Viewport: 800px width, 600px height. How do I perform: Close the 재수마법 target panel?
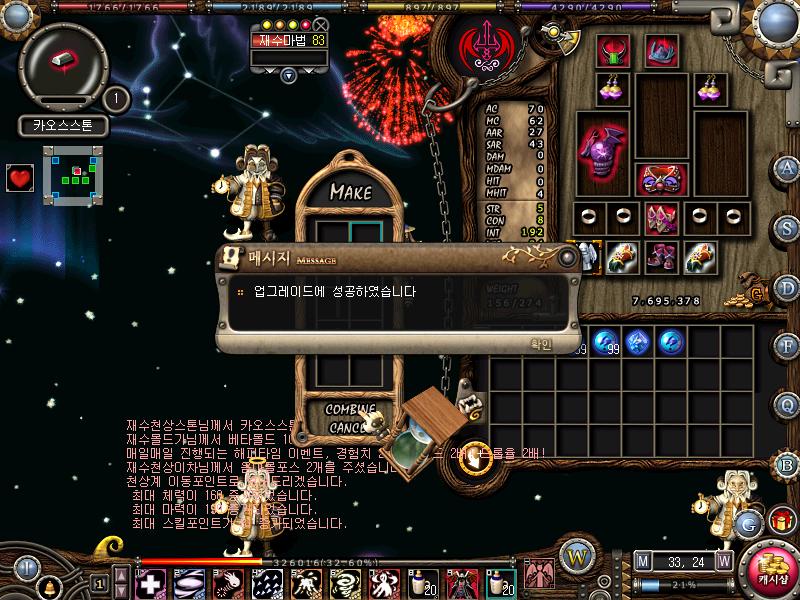tap(320, 24)
